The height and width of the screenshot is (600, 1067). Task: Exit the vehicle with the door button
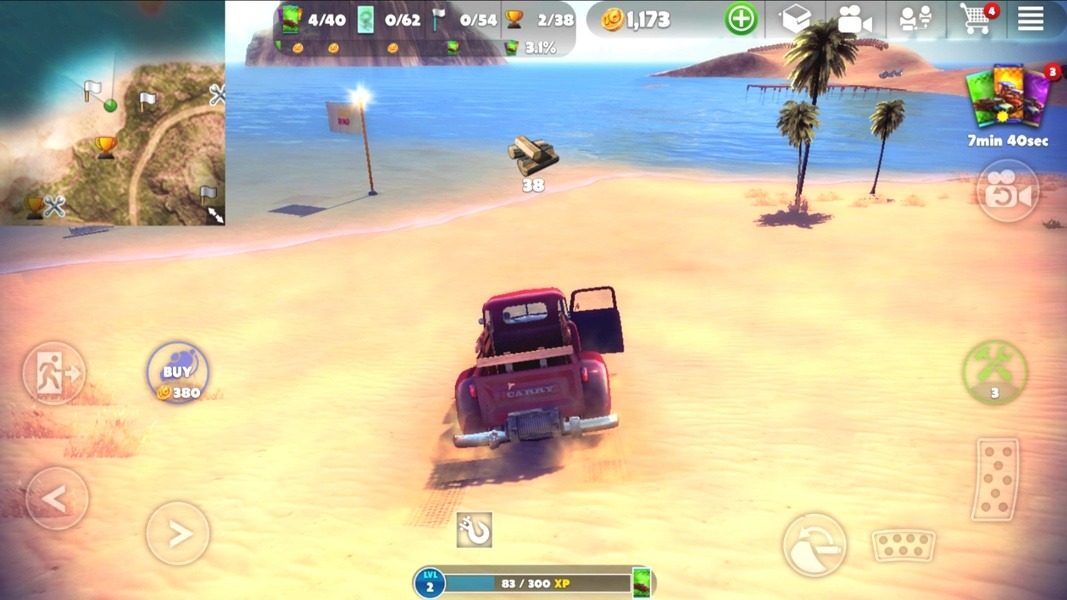54,372
